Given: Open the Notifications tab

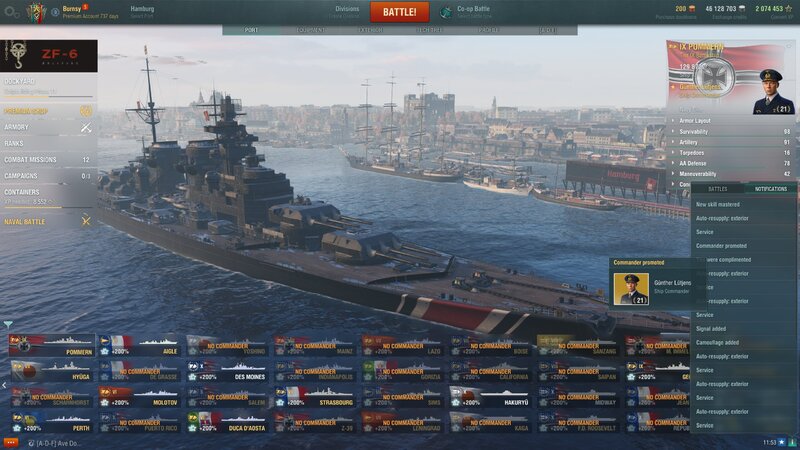Looking at the screenshot, I should [x=770, y=188].
